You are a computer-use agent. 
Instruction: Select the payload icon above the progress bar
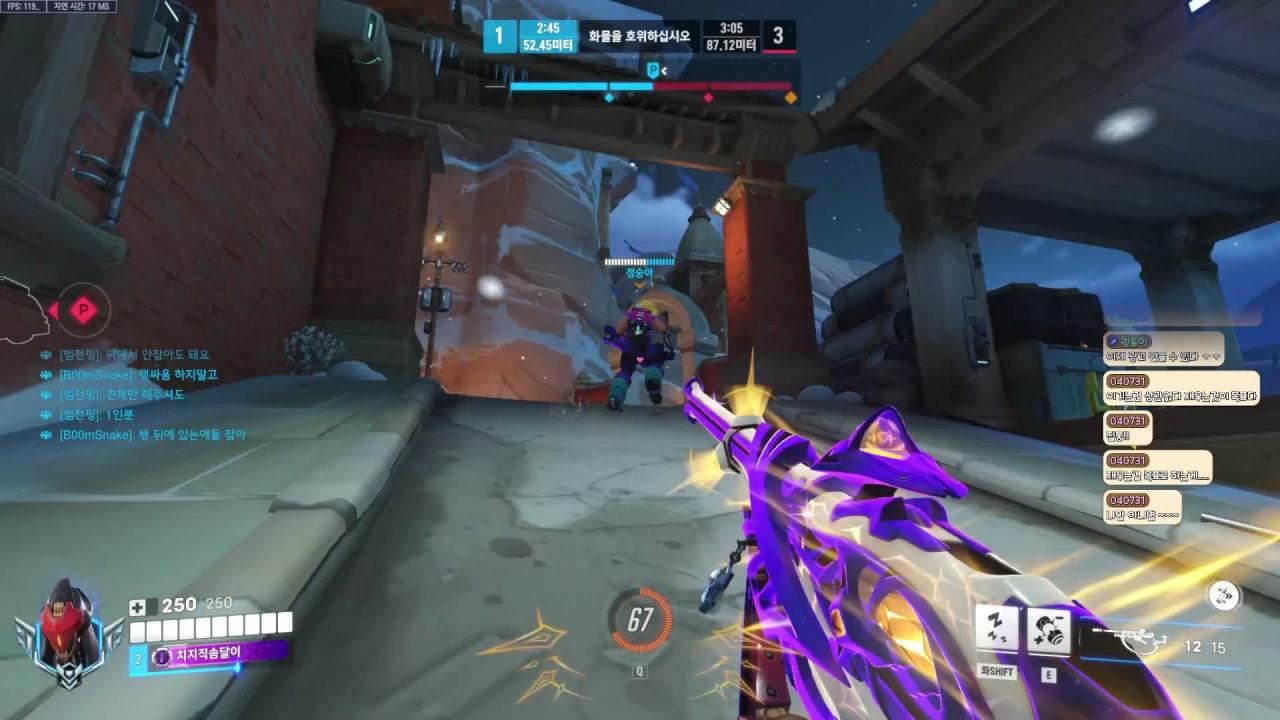pyautogui.click(x=654, y=70)
